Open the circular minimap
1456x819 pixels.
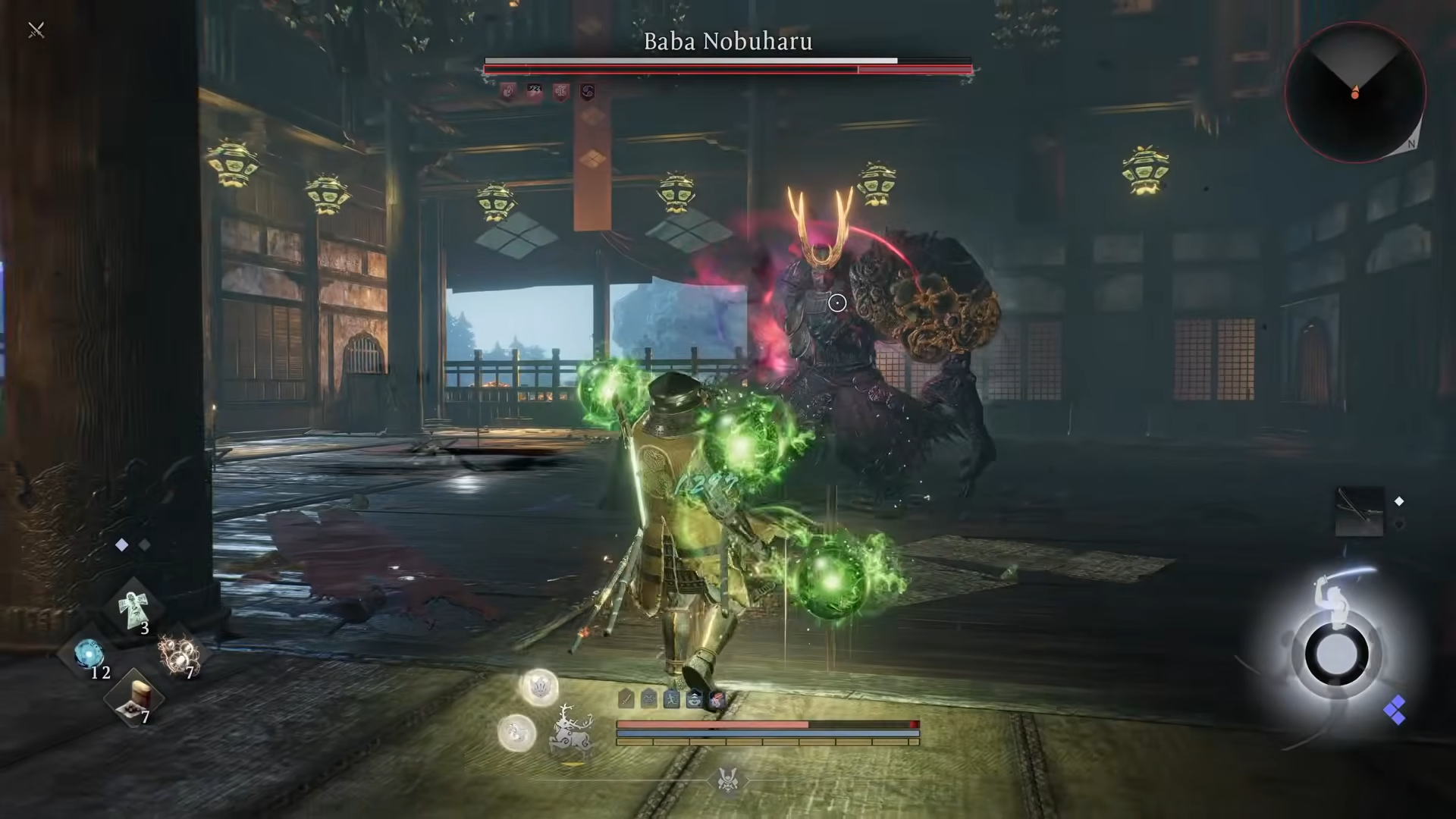[1354, 93]
